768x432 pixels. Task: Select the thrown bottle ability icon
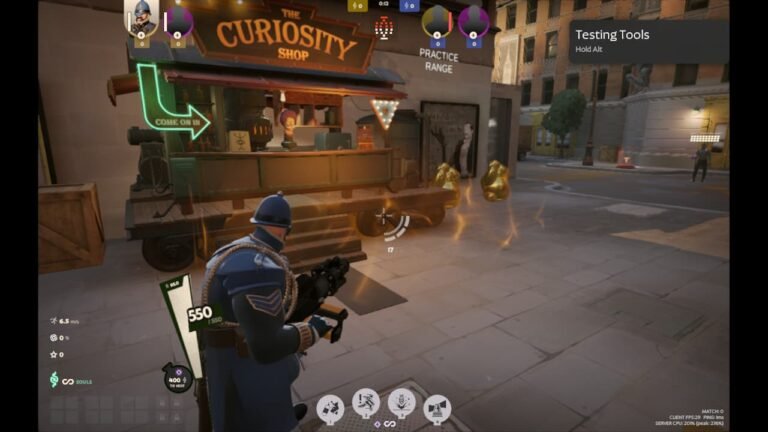(331, 407)
